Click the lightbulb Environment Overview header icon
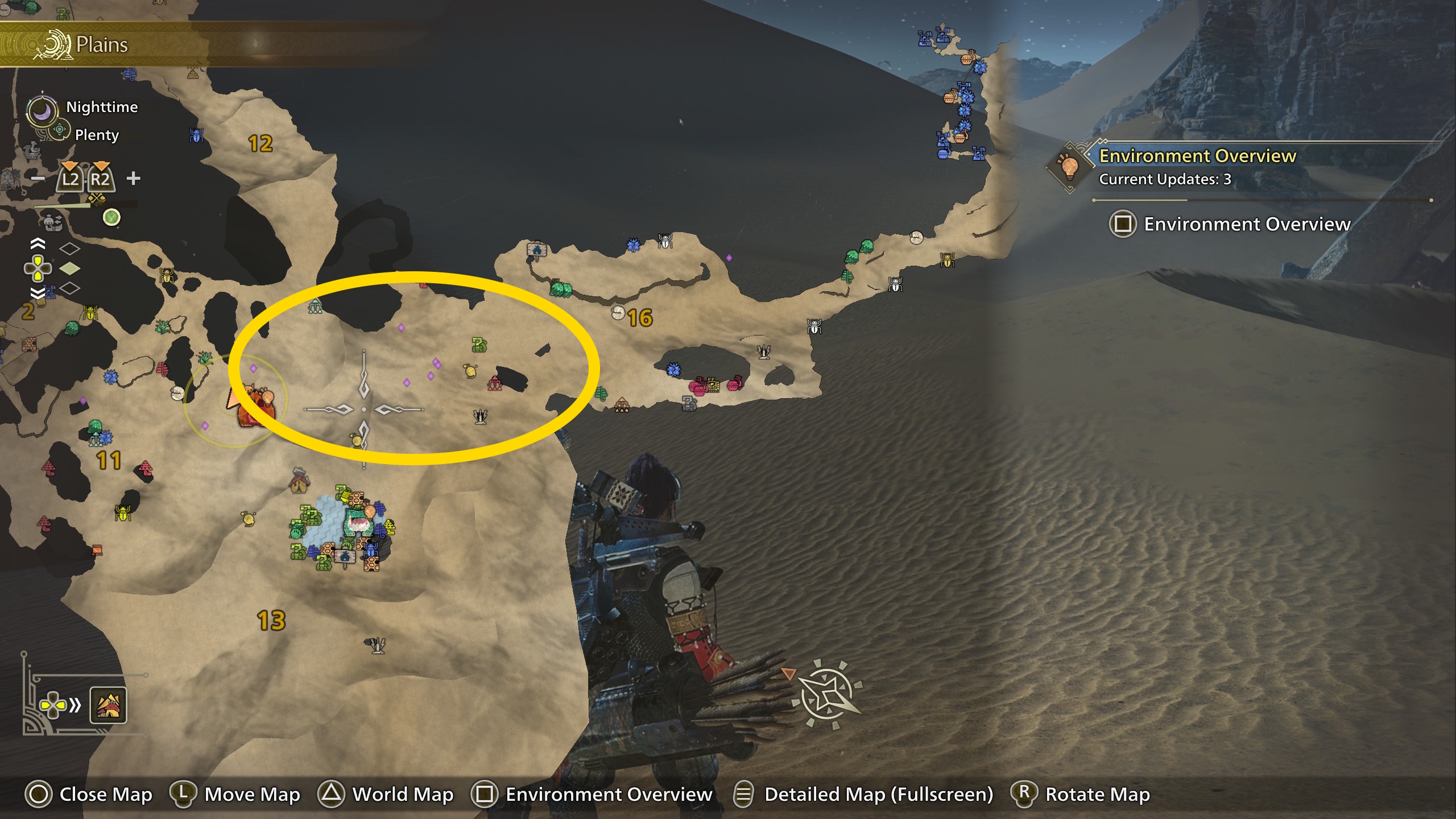This screenshot has width=1456, height=819. click(x=1069, y=167)
